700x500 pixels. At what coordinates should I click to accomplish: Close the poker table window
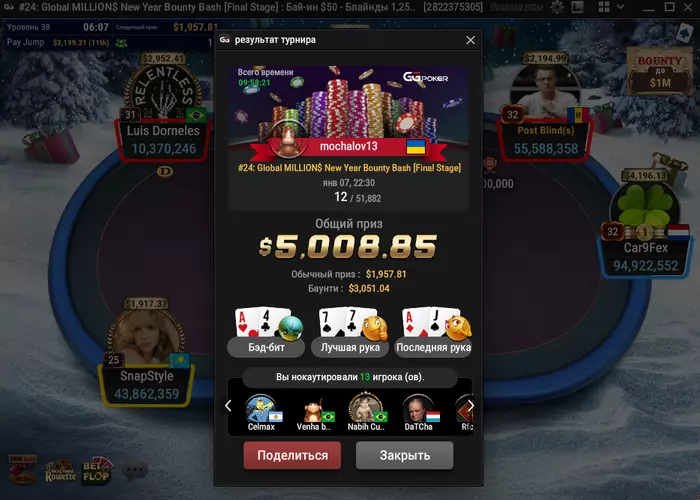[x=687, y=7]
